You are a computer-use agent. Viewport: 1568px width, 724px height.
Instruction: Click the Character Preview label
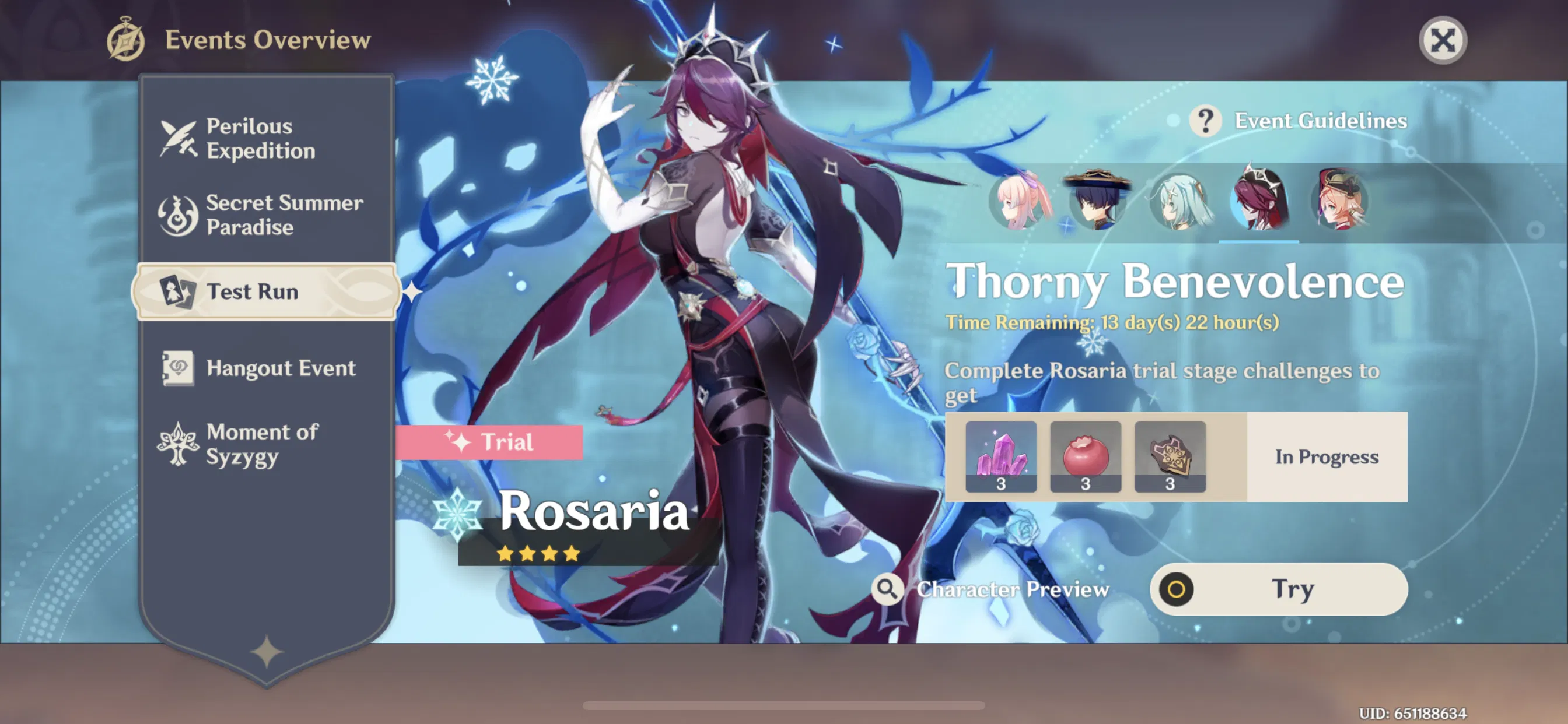pos(1012,588)
